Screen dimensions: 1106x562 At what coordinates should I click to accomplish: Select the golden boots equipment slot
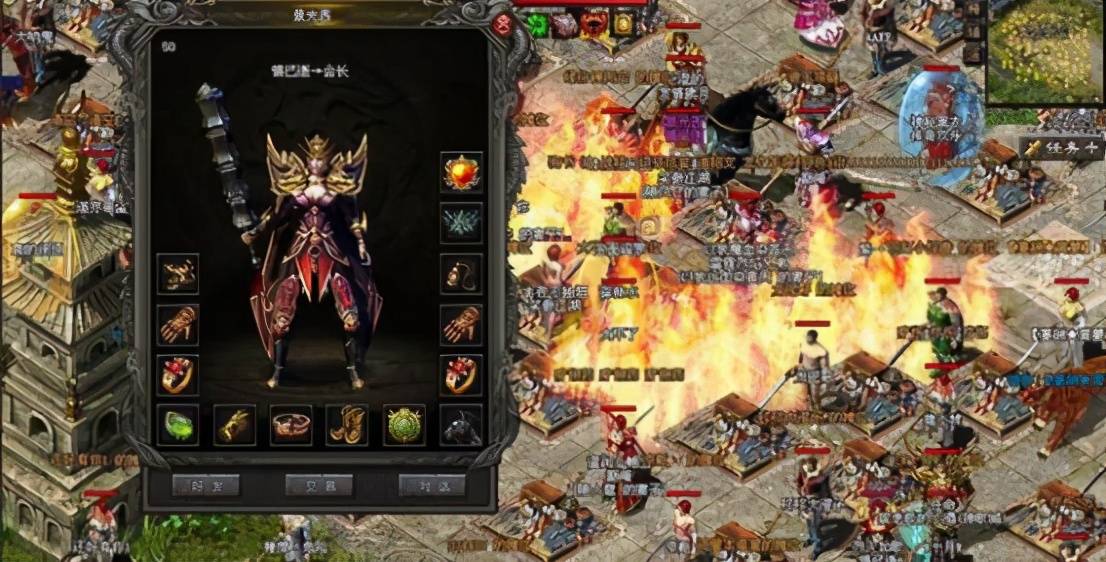coord(348,425)
